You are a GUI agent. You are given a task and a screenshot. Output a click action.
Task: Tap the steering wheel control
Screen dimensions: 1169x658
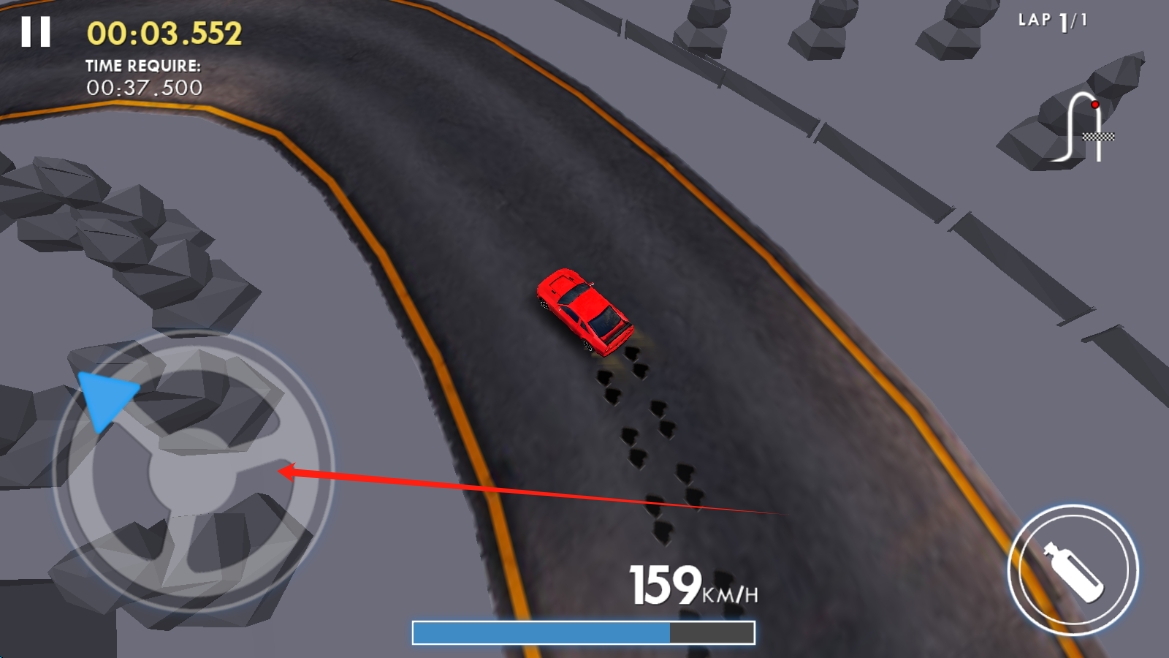(192, 472)
